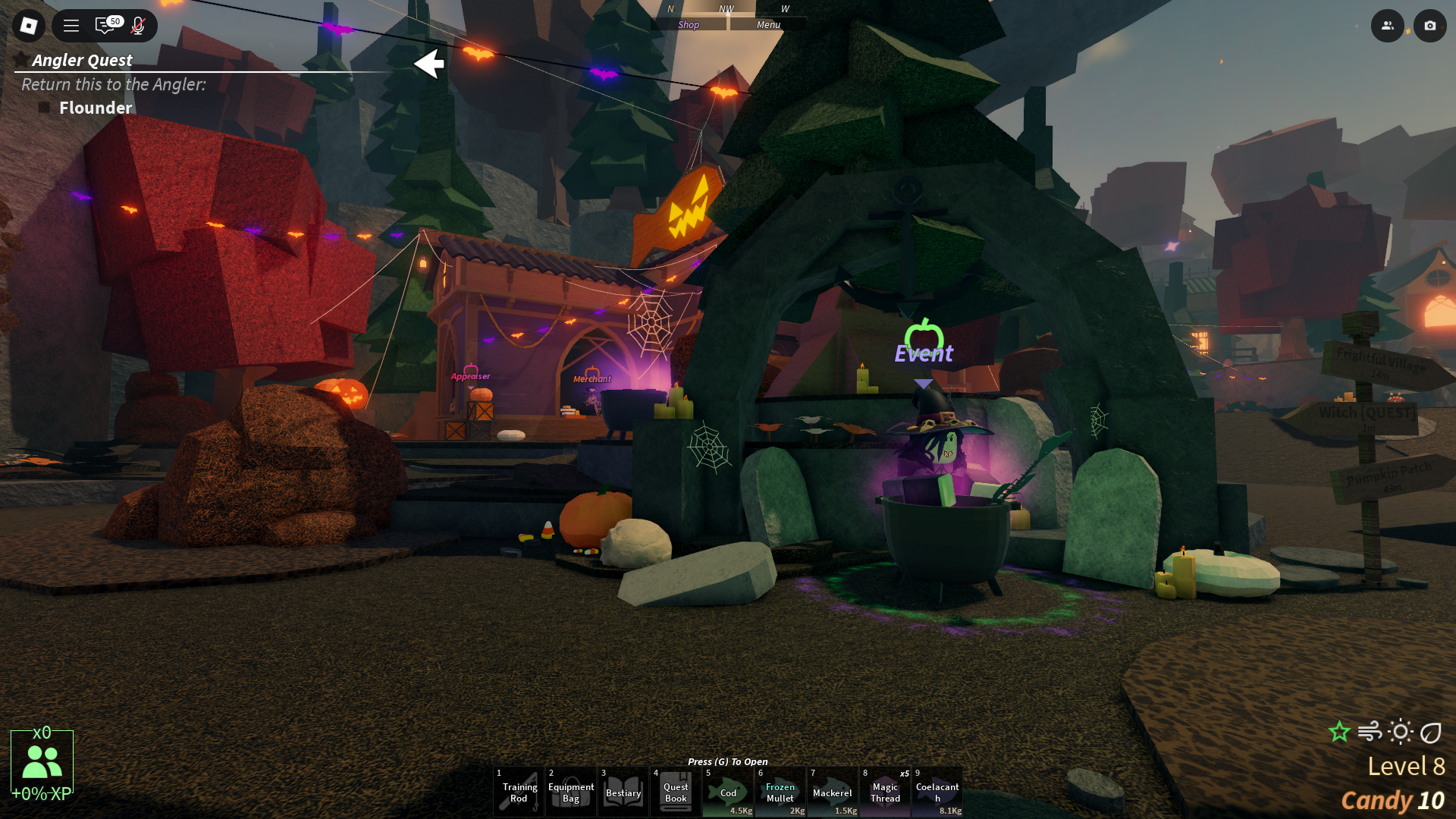1456x819 pixels.
Task: Select the Cod fish slot
Action: pos(728,792)
